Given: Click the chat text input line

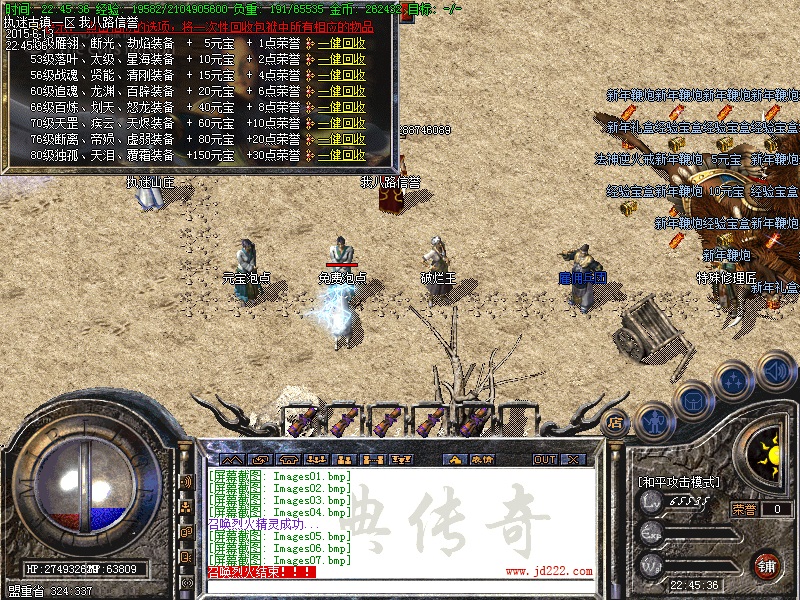Looking at the screenshot, I should 400,587.
